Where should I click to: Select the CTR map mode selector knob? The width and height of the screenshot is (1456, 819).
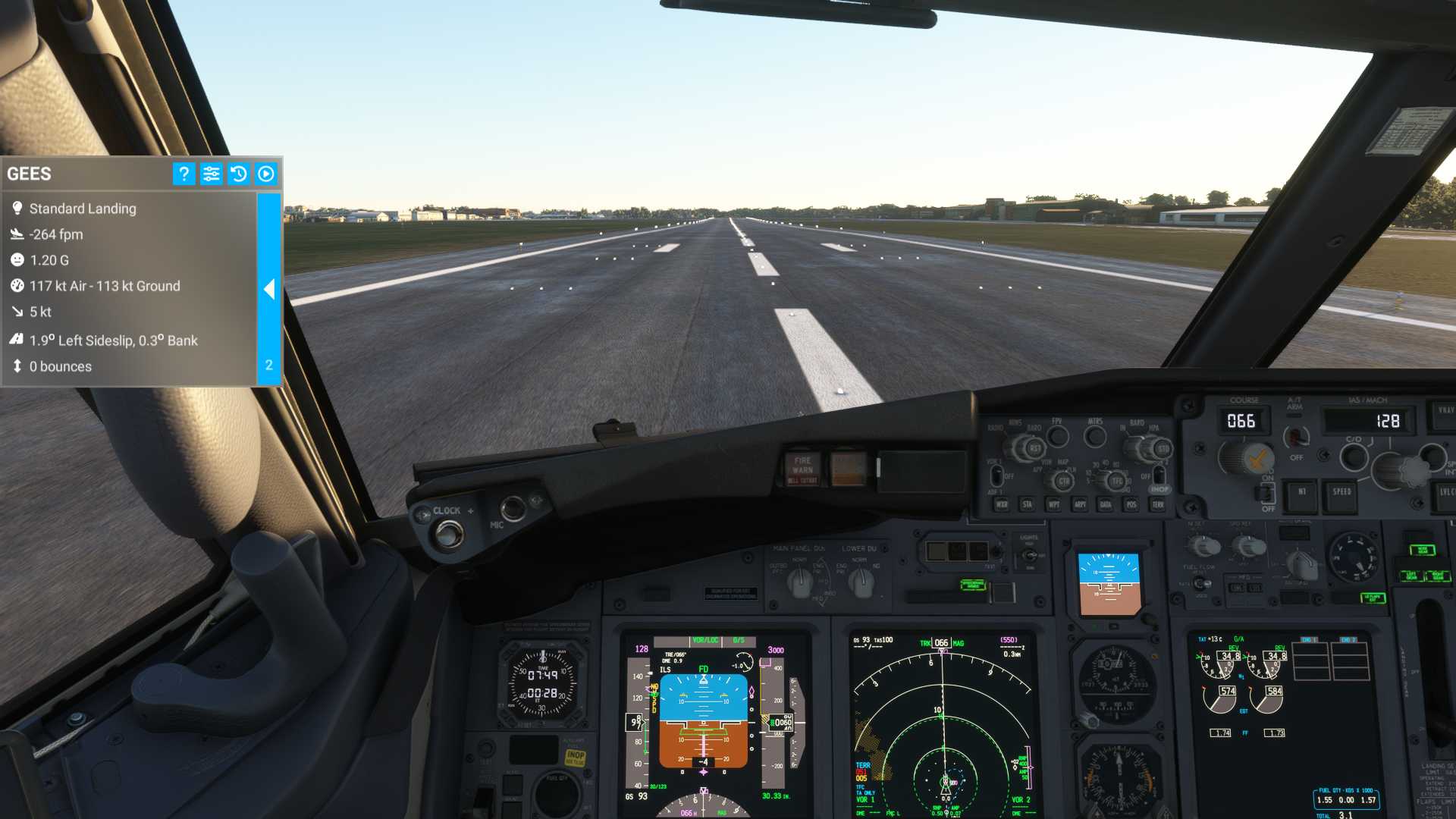point(1062,481)
